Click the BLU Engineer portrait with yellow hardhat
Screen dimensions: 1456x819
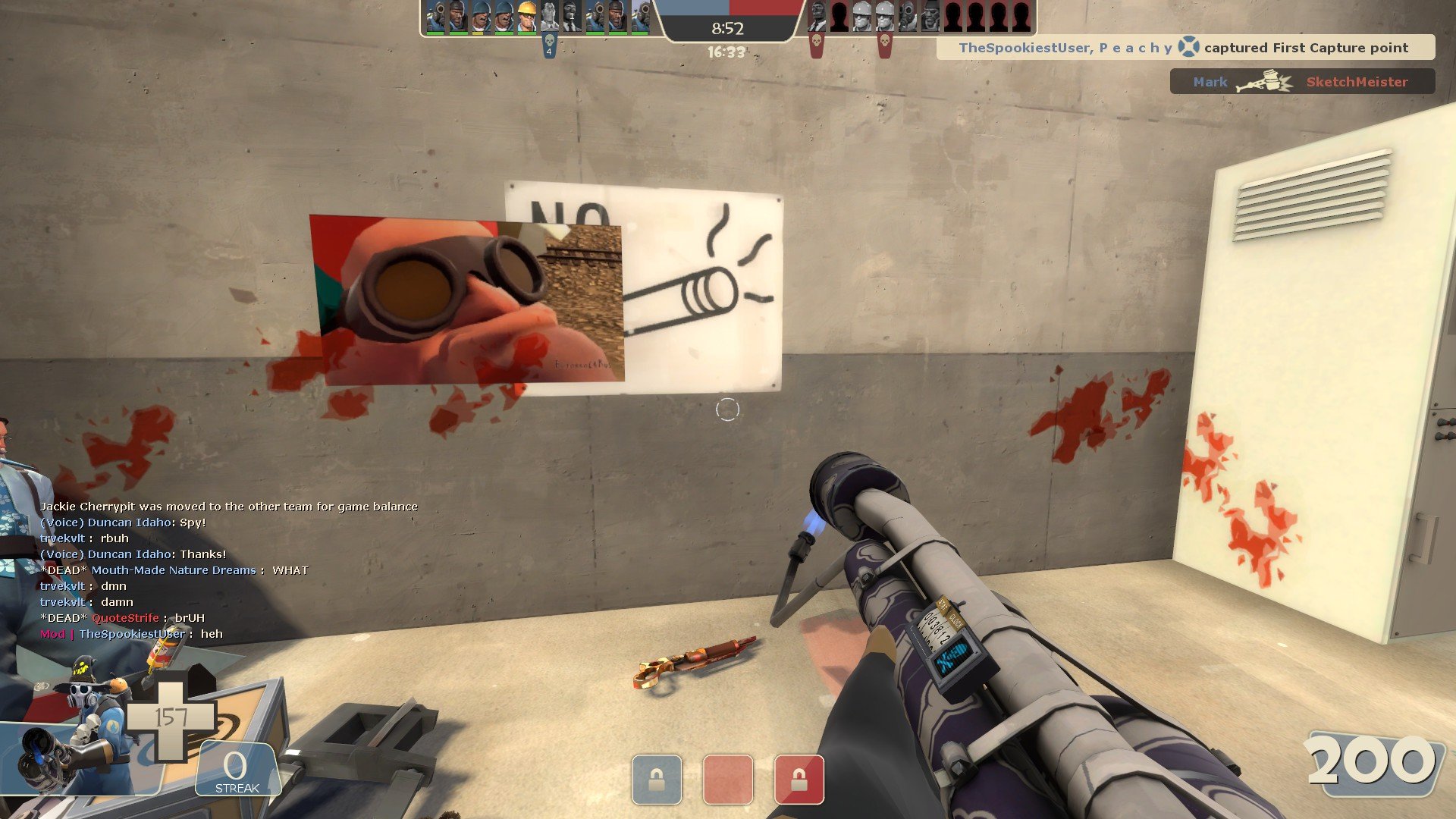point(527,17)
